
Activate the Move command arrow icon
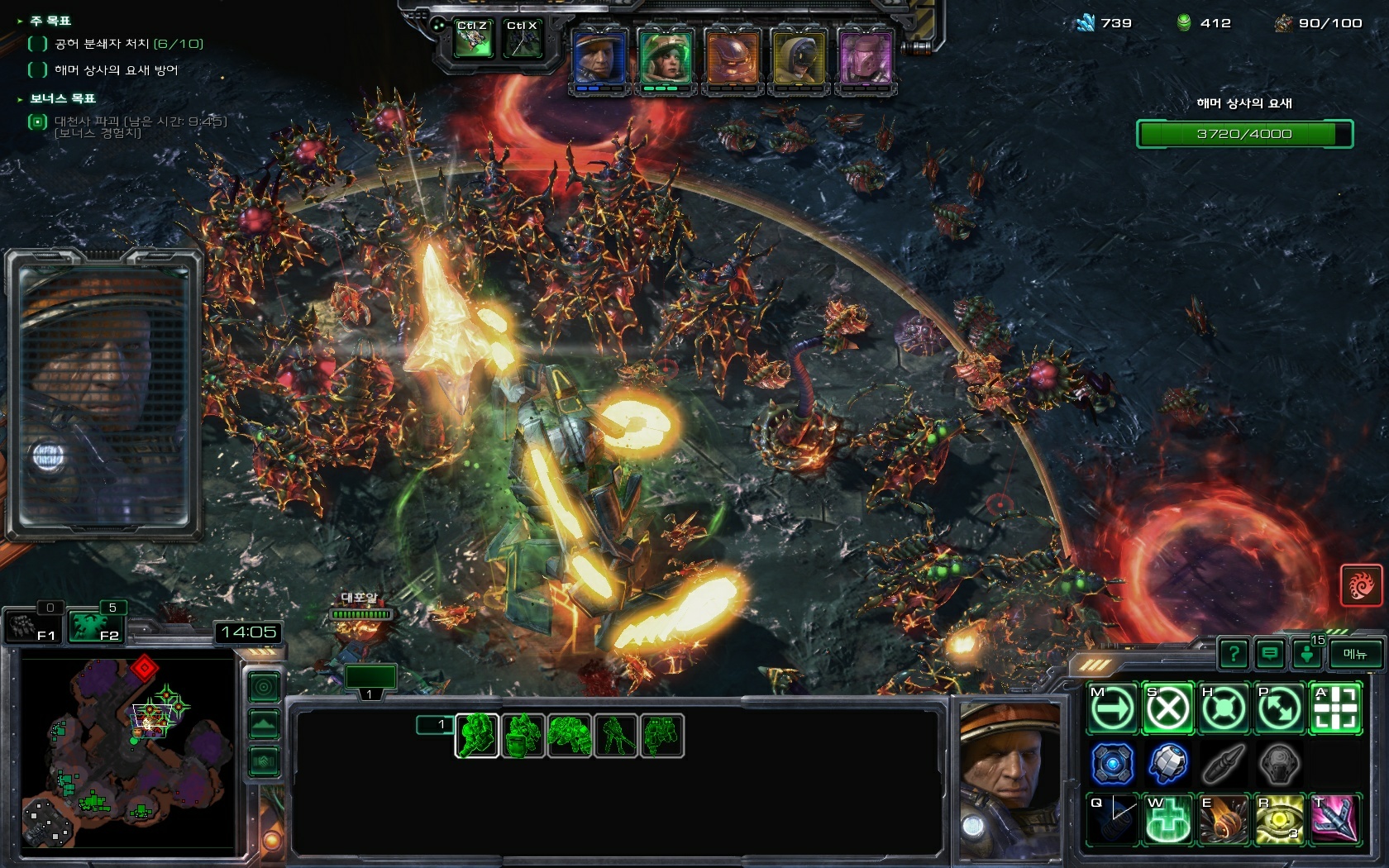(1112, 708)
